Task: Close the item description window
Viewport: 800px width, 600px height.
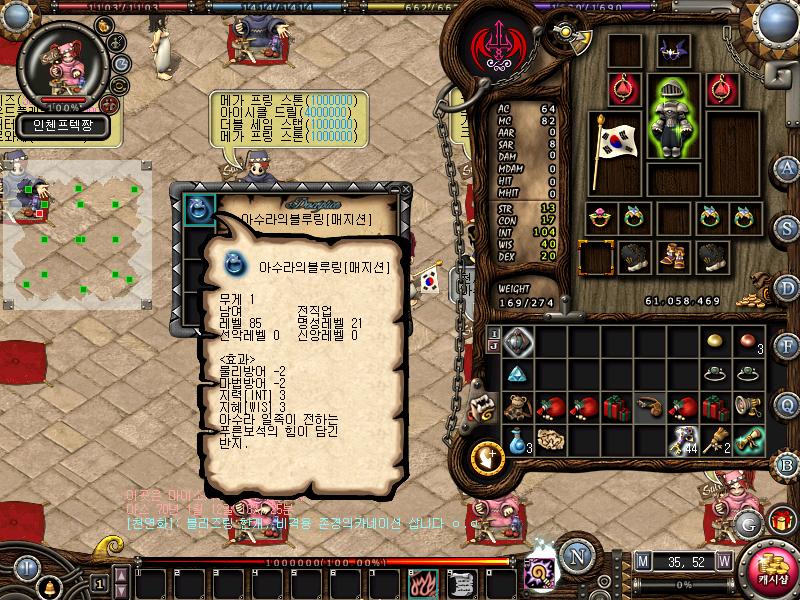Action: 405,190
